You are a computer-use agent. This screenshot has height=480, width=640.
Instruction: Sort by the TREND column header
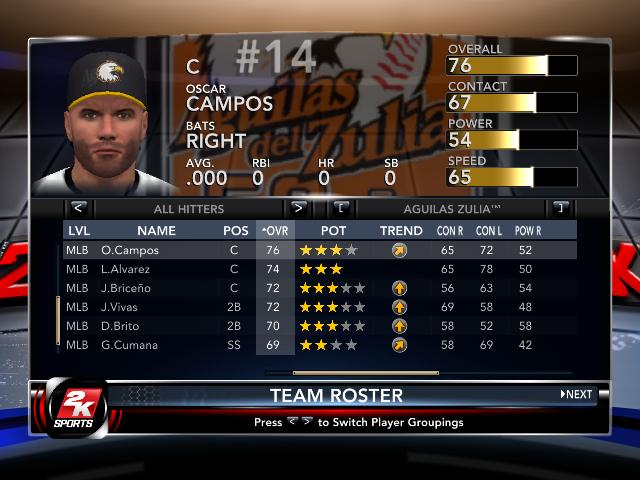coord(401,230)
